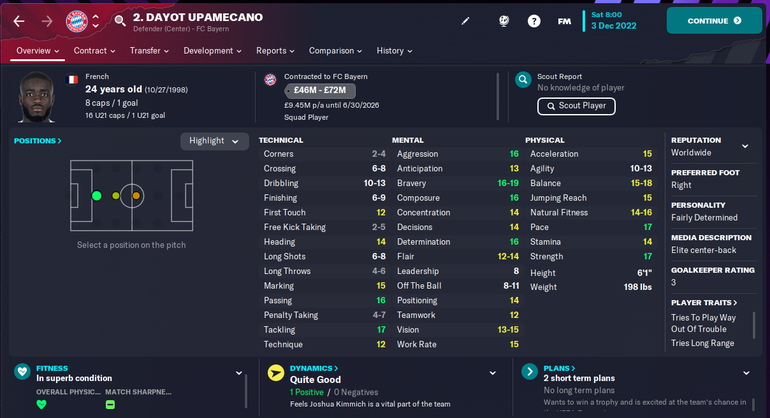
Task: Open the Transfer tab menu
Action: pyautogui.click(x=150, y=51)
